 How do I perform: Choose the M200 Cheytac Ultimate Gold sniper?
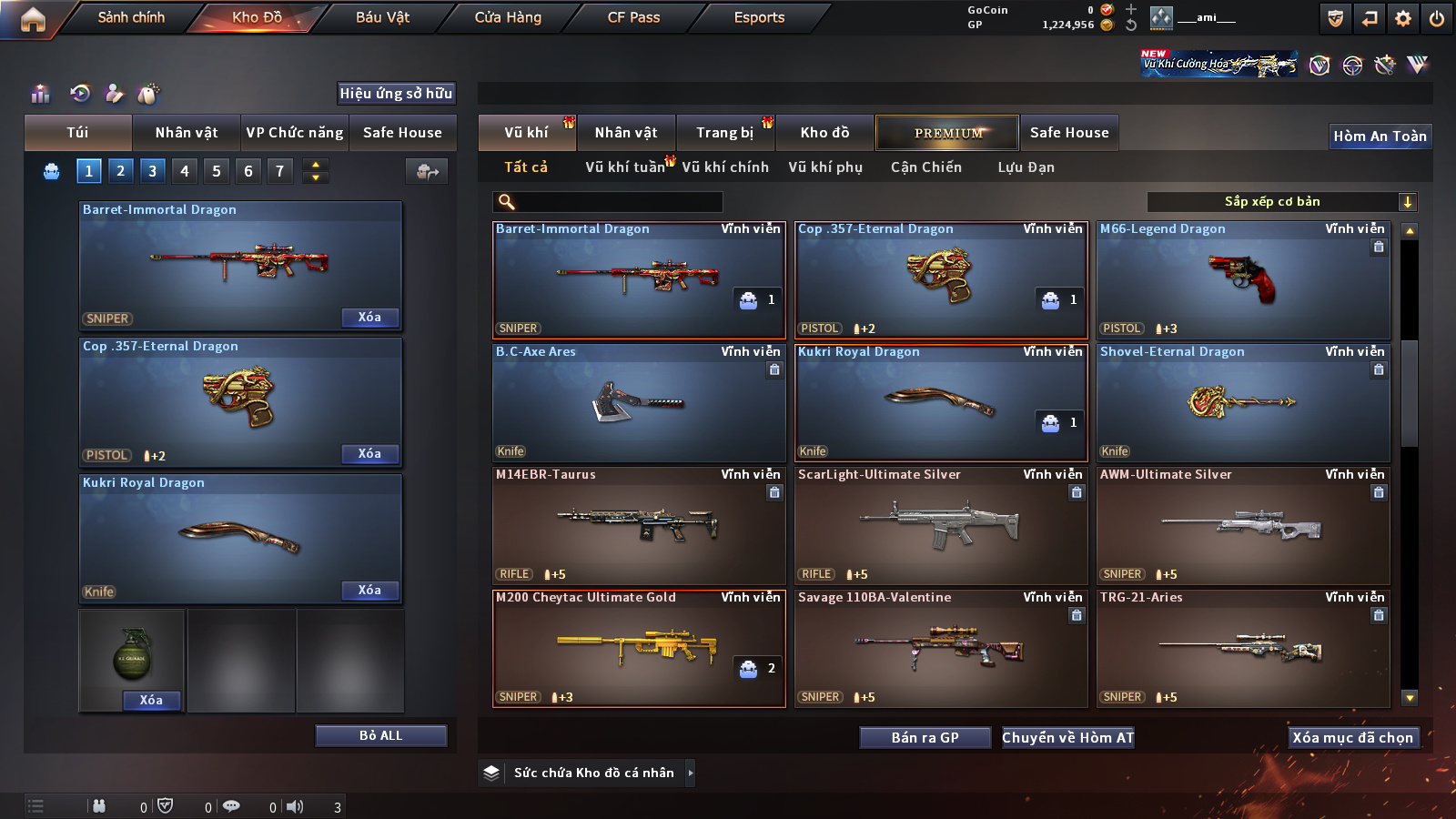[639, 648]
